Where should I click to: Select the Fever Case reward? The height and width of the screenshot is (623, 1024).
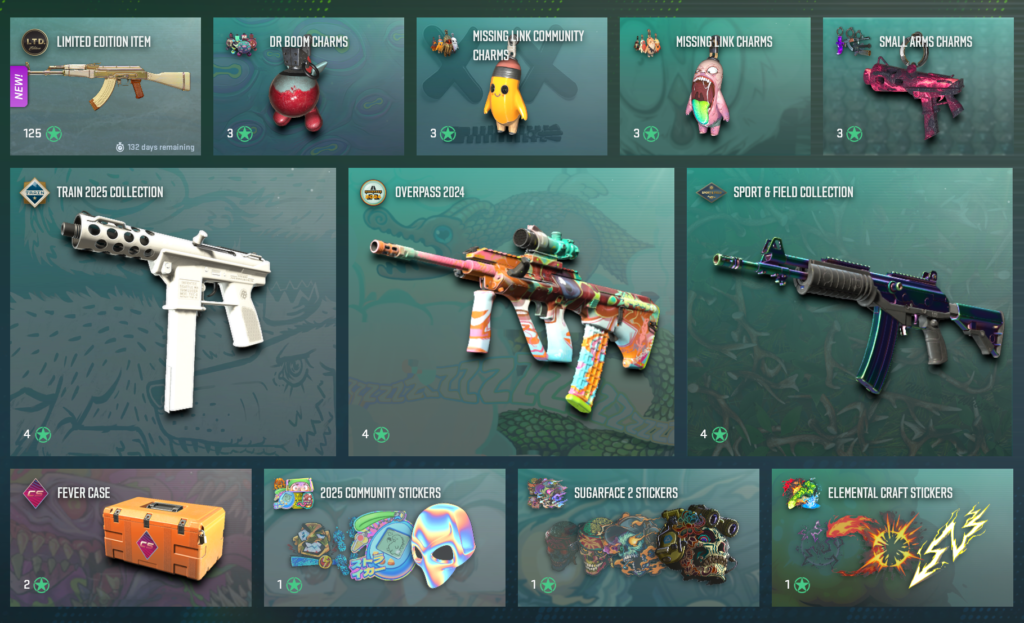pos(131,538)
